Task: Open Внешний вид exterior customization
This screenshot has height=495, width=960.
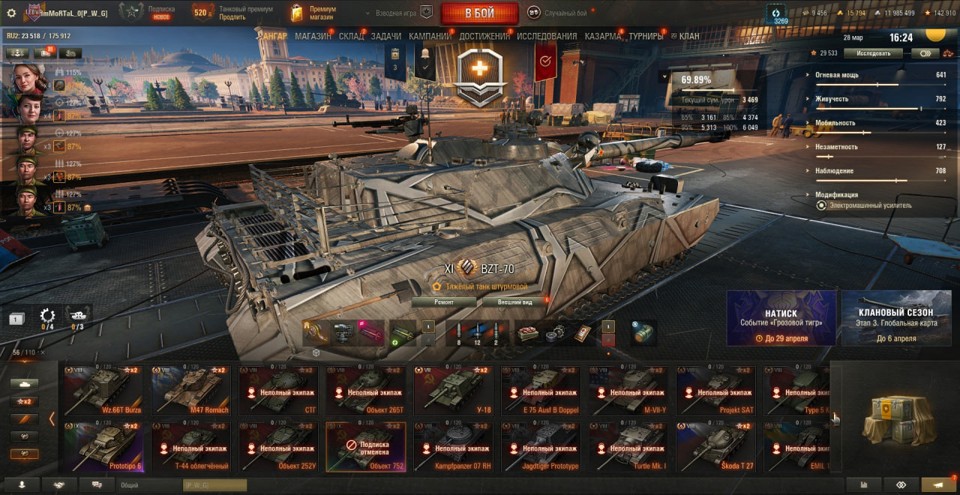Action: point(521,300)
